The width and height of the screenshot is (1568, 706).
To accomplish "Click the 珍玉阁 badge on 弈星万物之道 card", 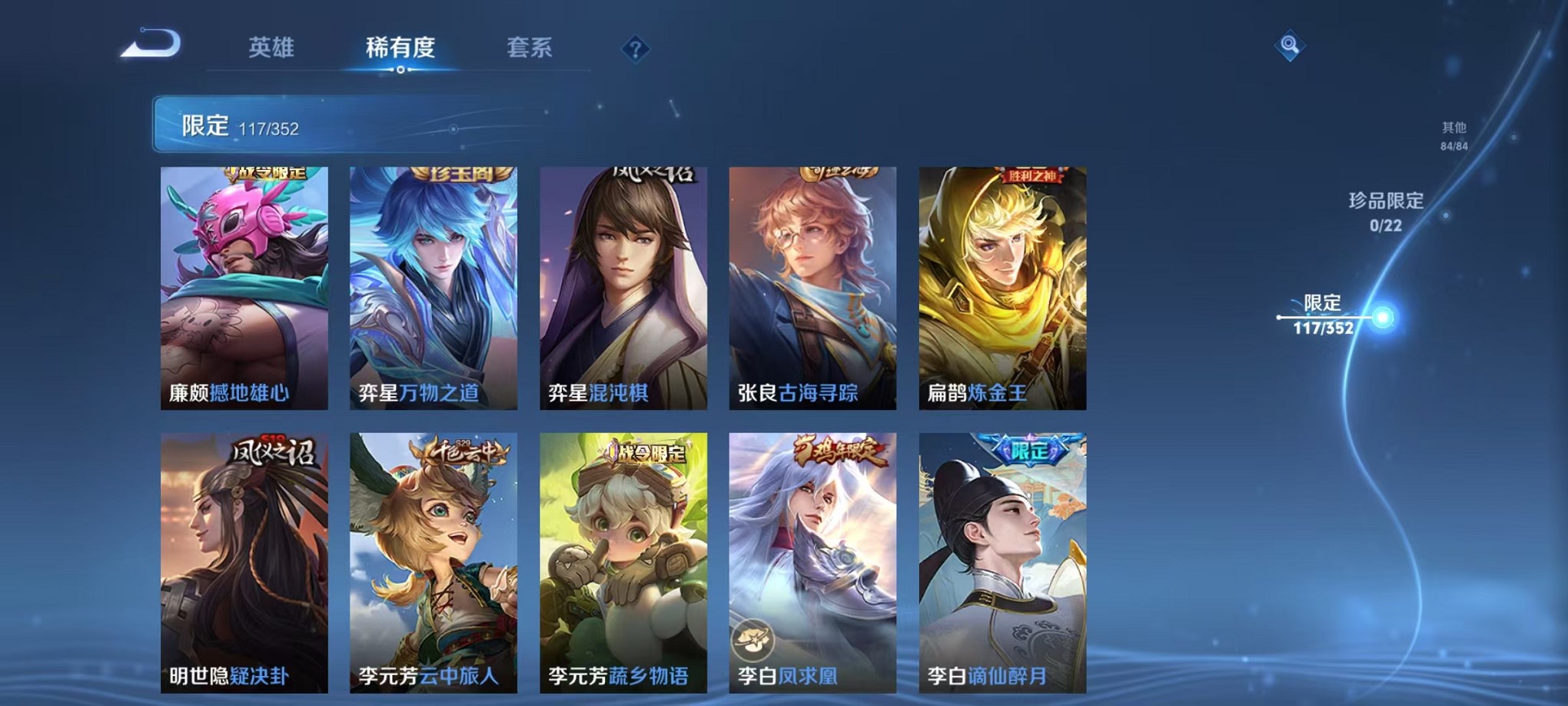I will coord(458,175).
